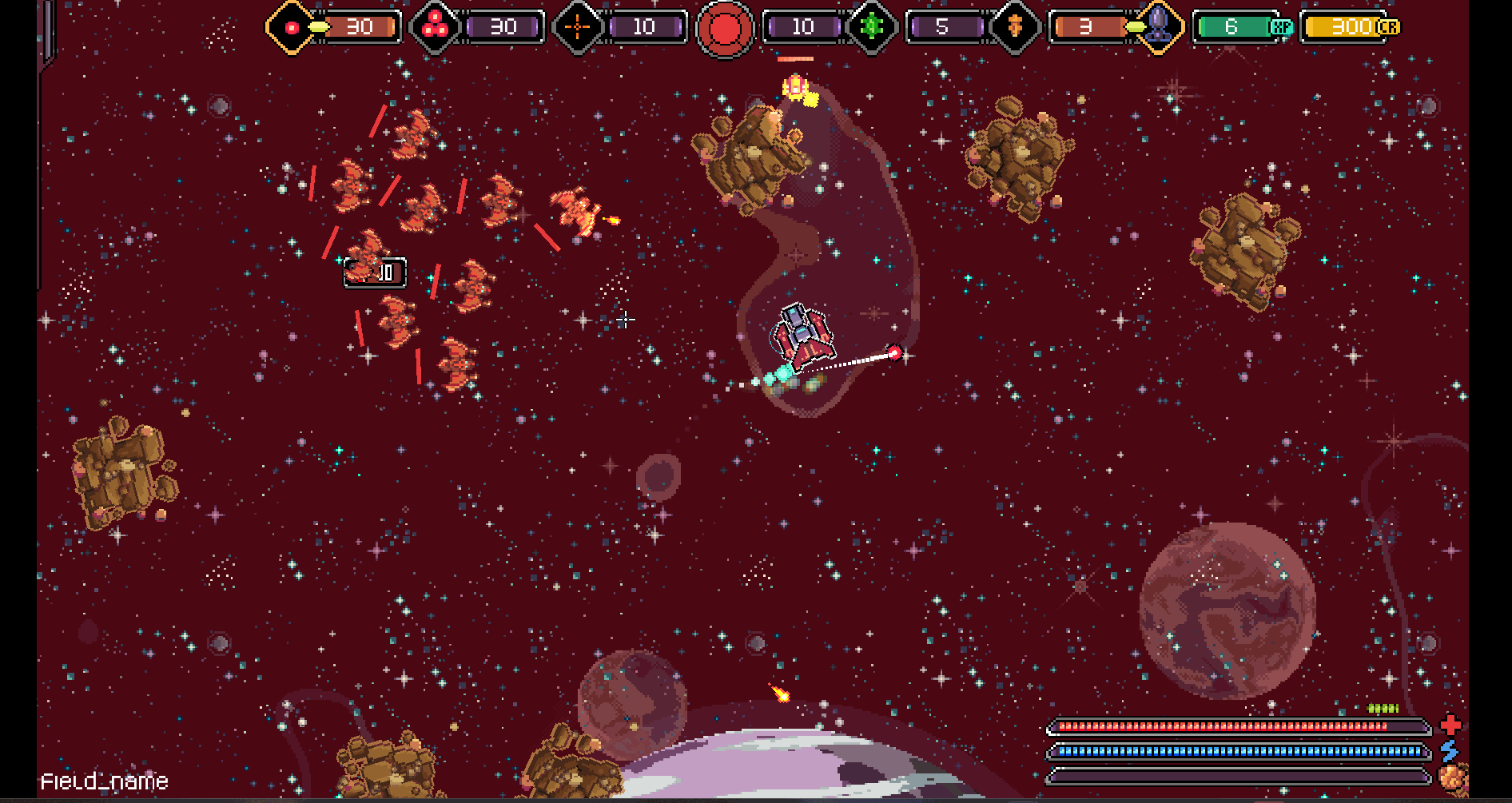Activate the orange crosshair weapon icon

[577, 28]
